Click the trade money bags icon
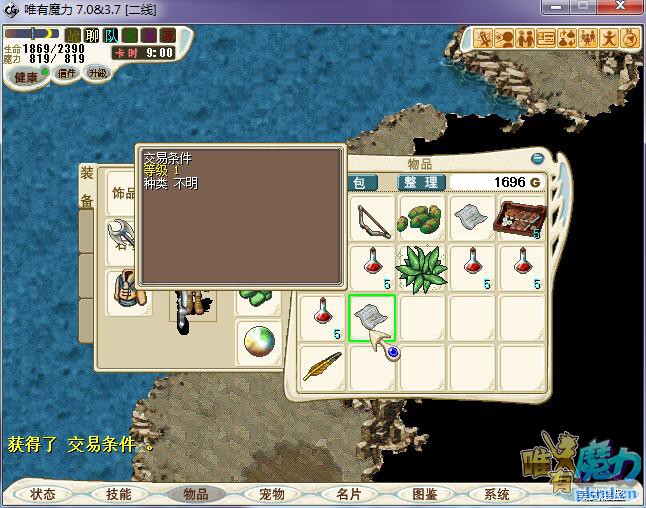 [x=567, y=38]
